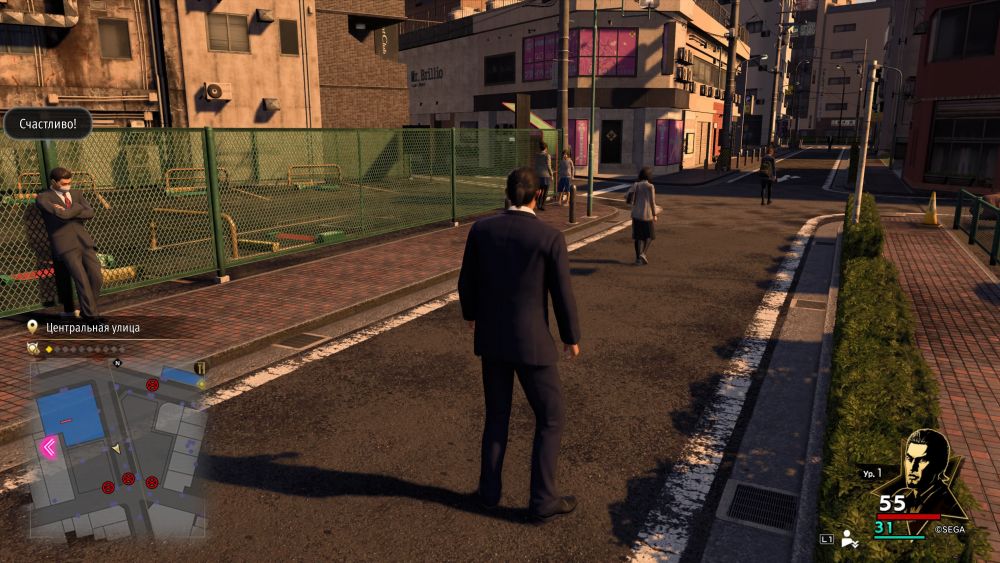The width and height of the screenshot is (1000, 563).
Task: Select the pink double-arrow marker on the minimap
Action: pyautogui.click(x=48, y=447)
